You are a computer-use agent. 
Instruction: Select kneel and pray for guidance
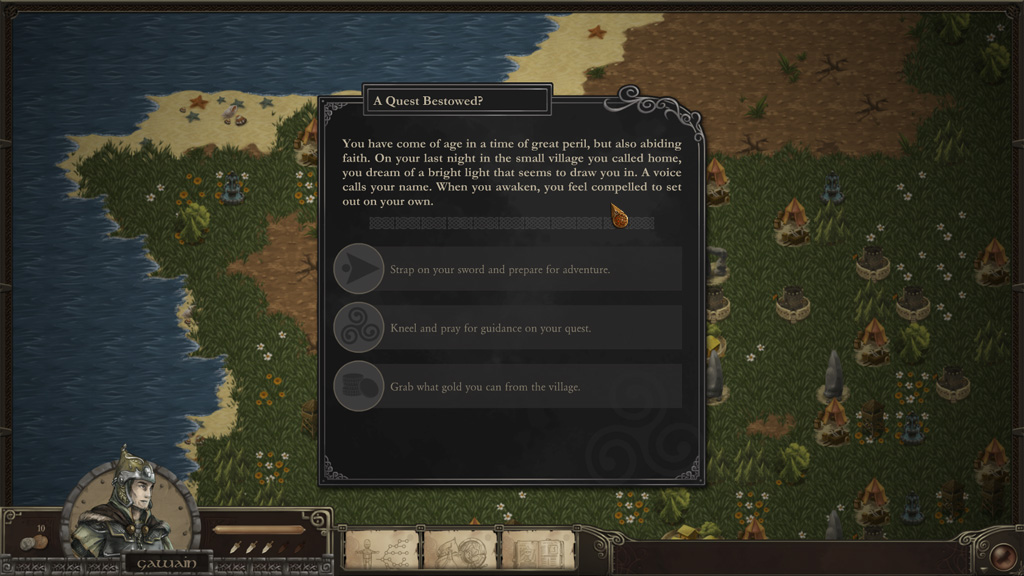click(x=508, y=328)
